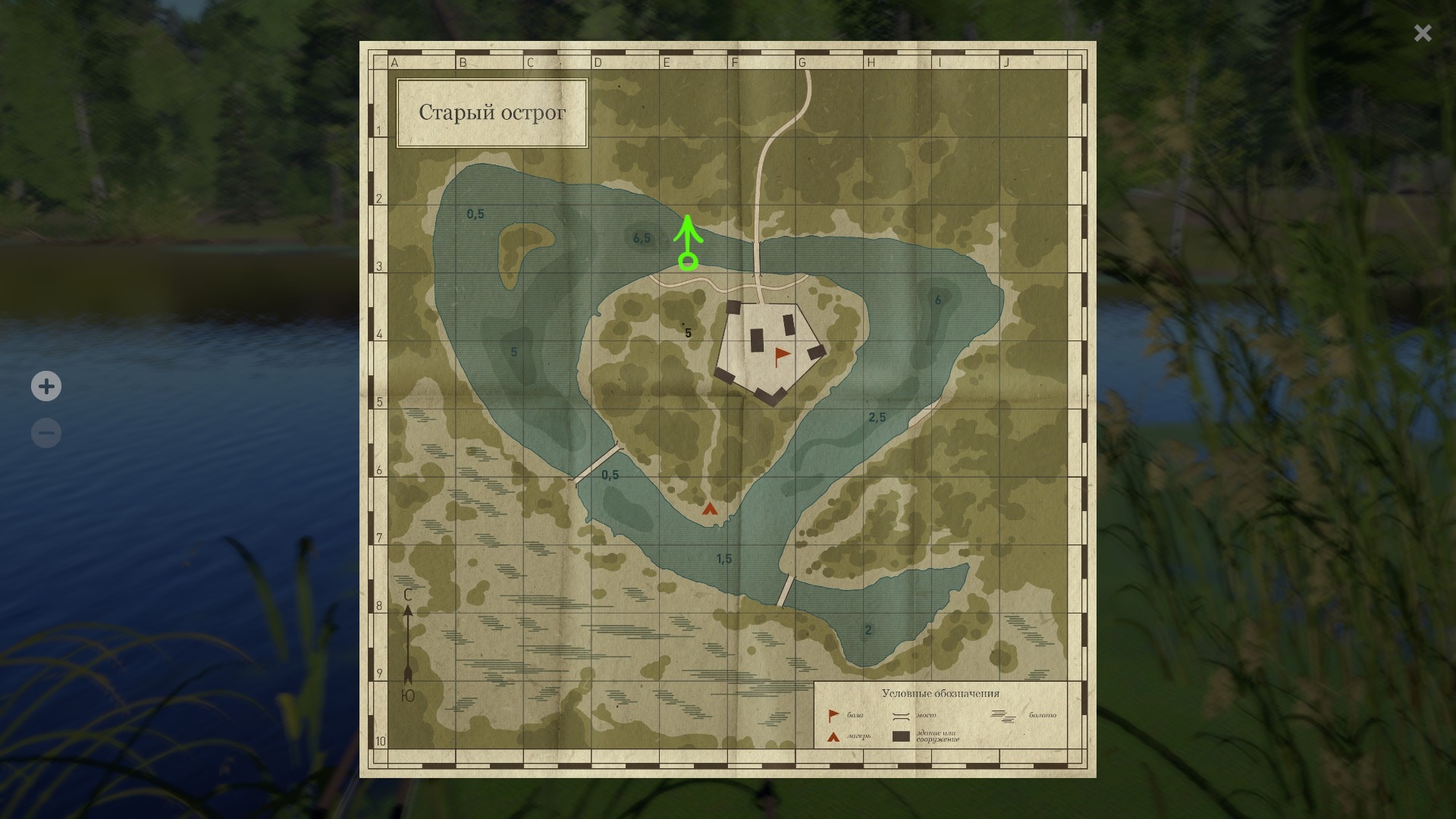The image size is (1456, 819).
Task: Click the red camp tent marker
Action: pos(710,509)
